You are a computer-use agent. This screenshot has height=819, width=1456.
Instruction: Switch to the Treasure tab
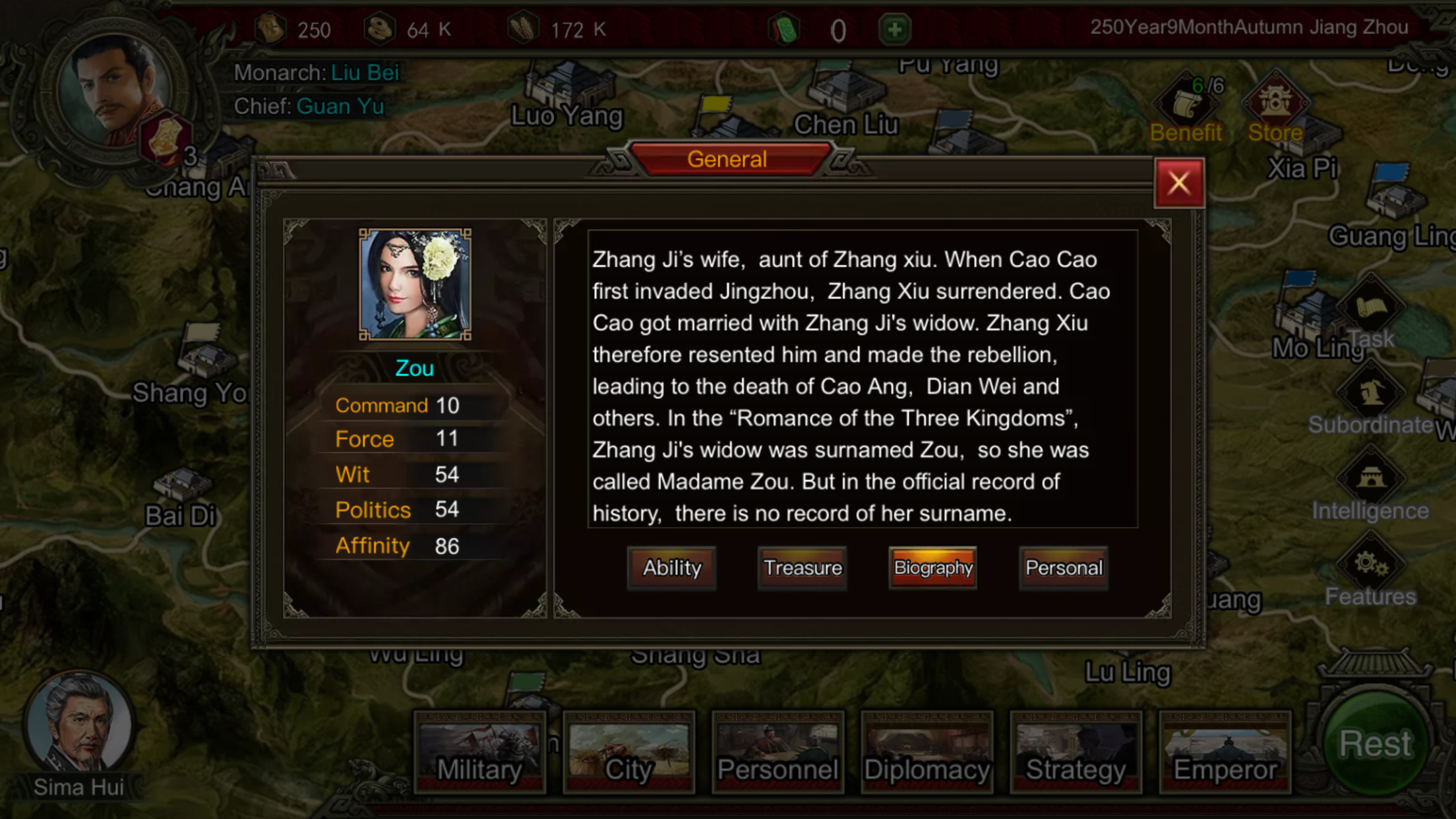click(802, 568)
